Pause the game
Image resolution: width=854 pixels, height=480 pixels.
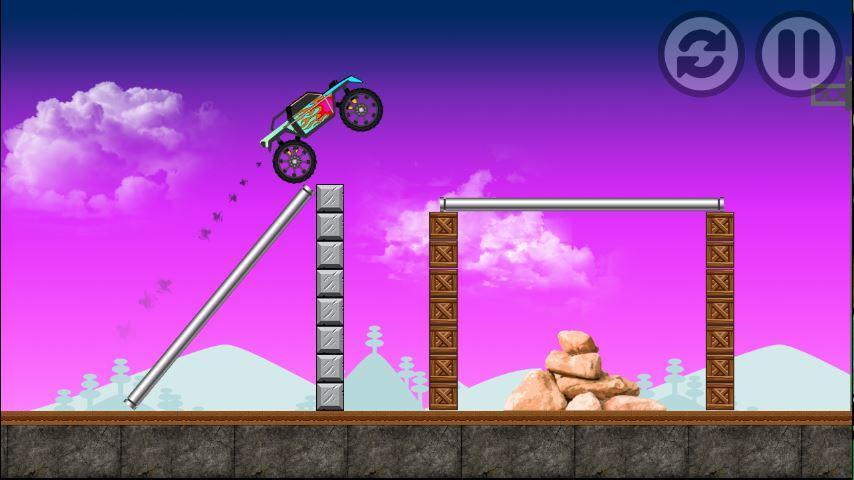[797, 53]
